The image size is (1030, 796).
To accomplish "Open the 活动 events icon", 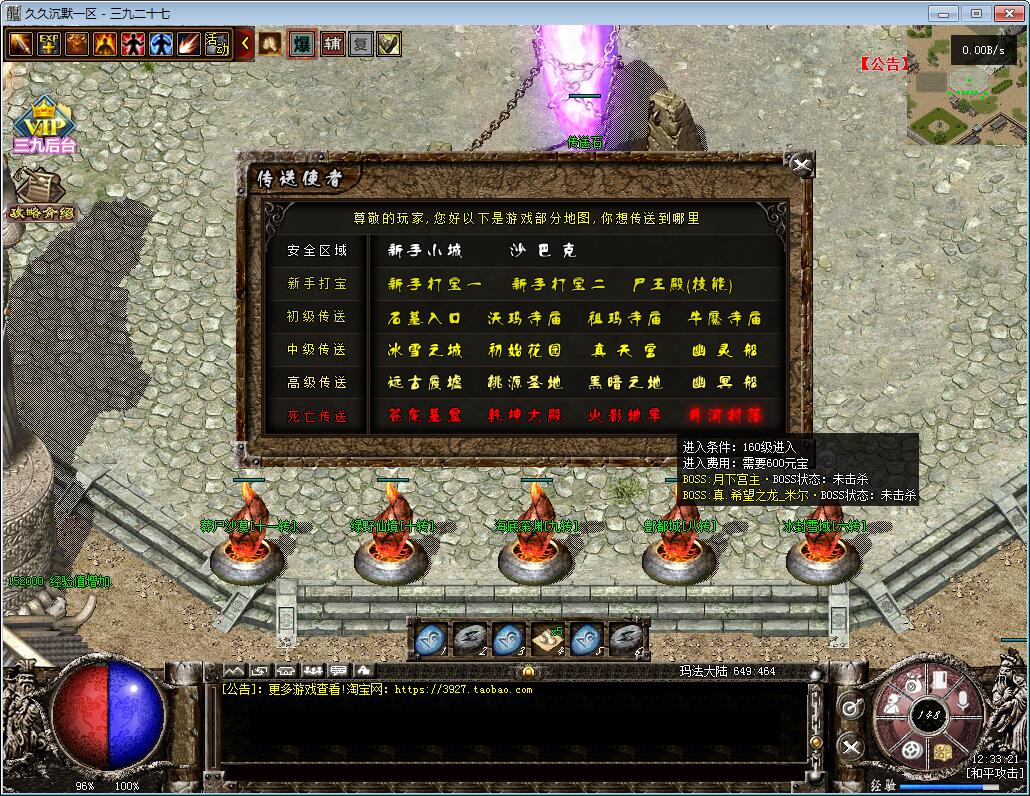I will [x=217, y=45].
